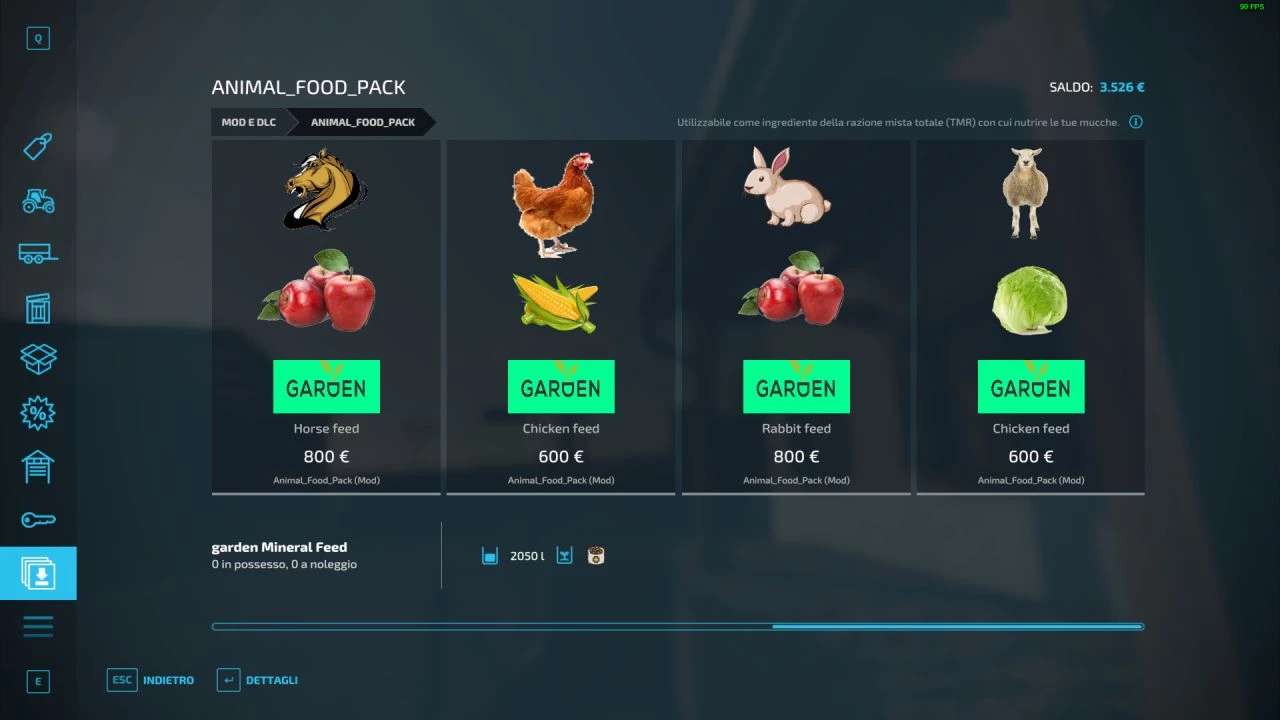Select the highlighted mods download icon
The image size is (1280, 720).
38,573
